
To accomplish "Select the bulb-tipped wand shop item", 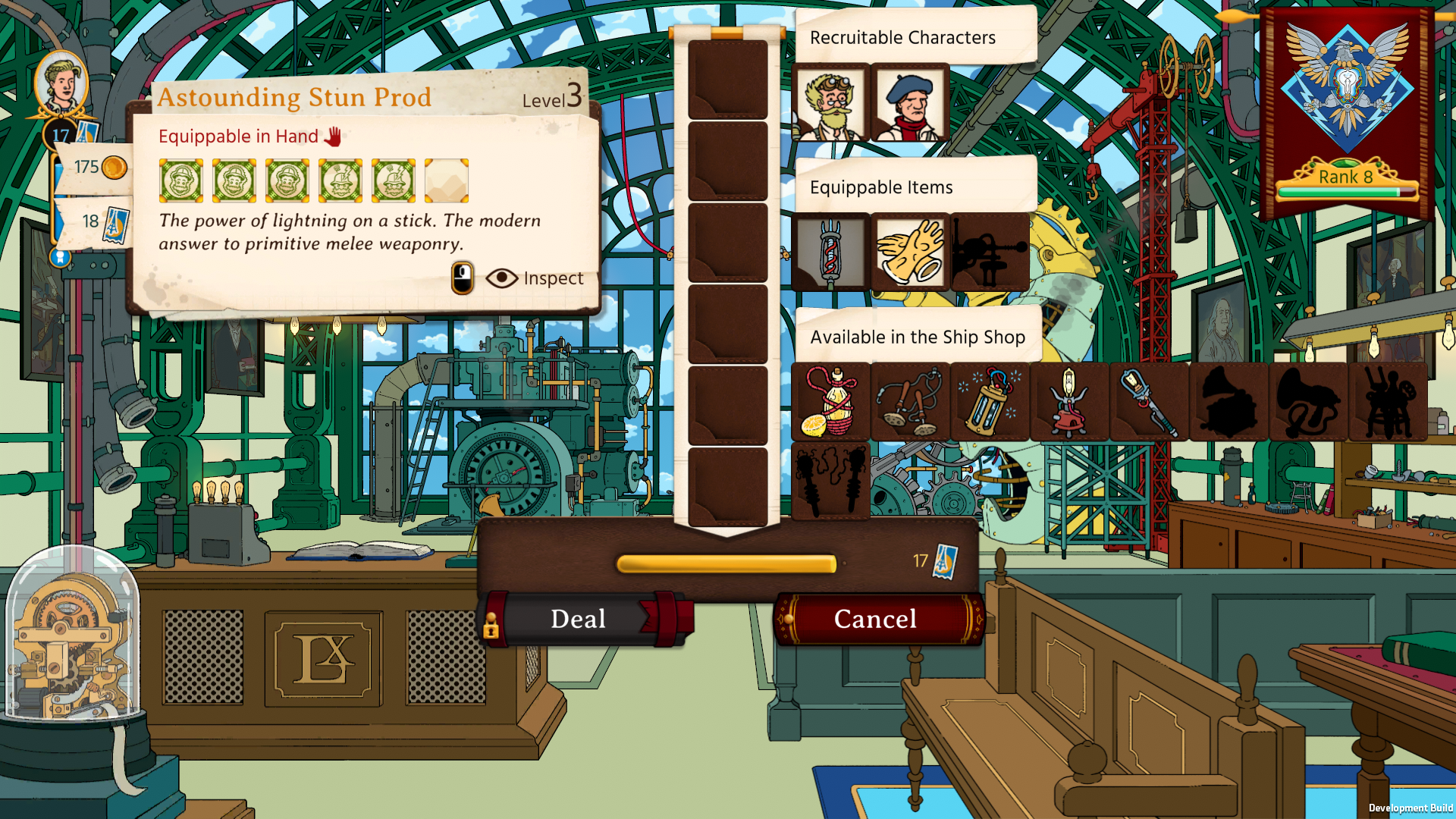I will 1149,402.
